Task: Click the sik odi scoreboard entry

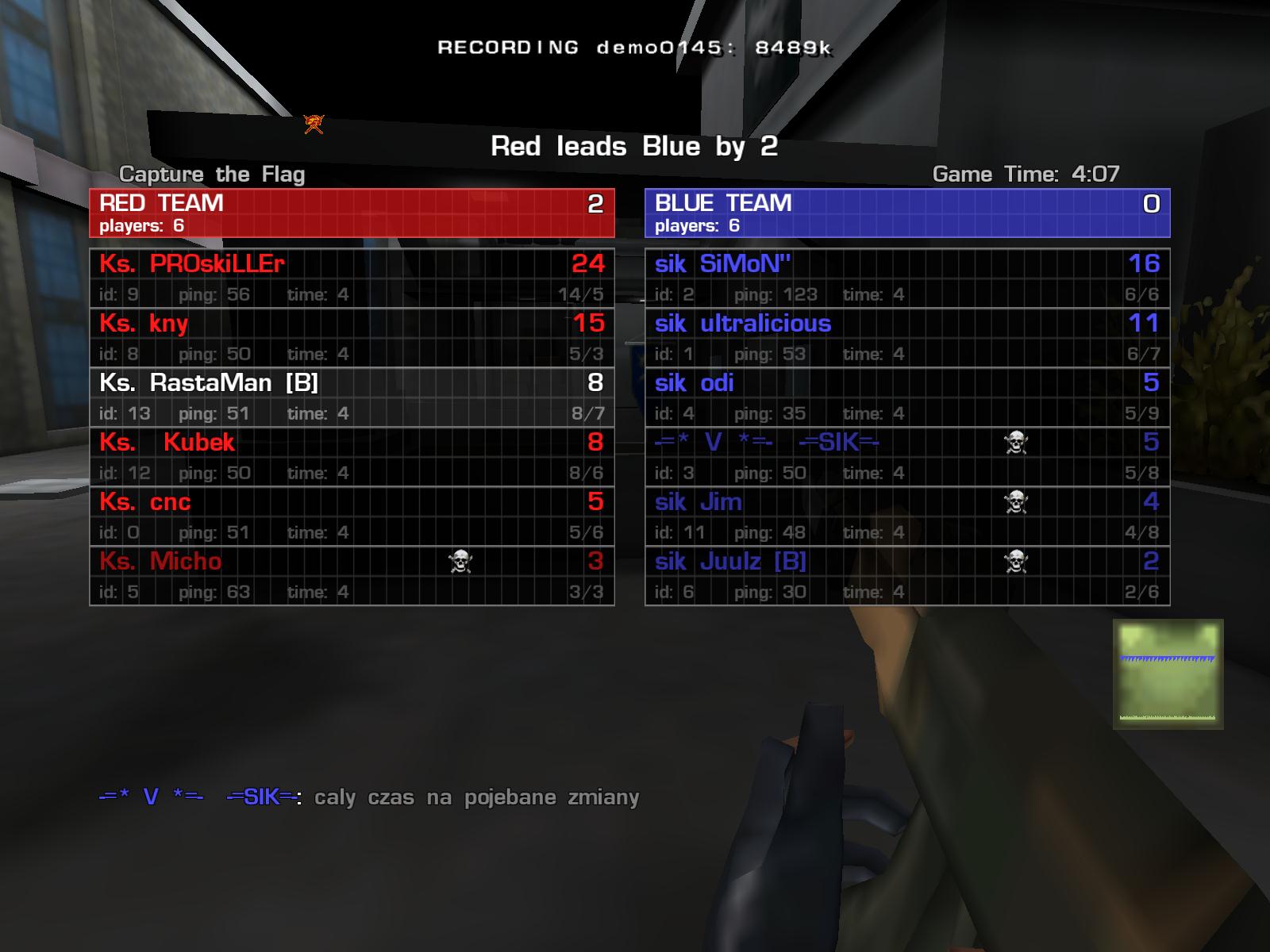Action: 907,397
